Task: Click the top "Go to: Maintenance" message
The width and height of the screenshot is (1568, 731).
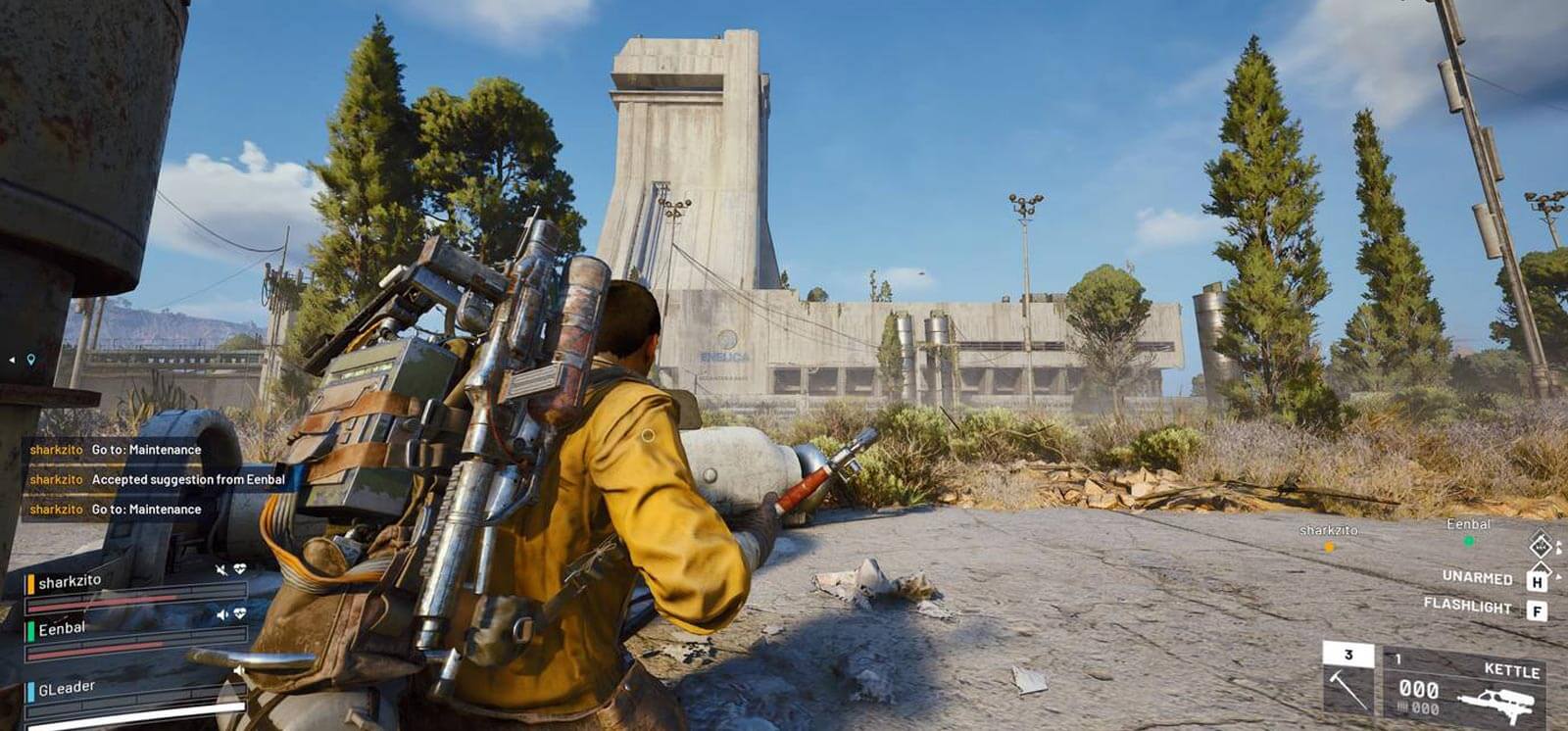Action: (146, 450)
